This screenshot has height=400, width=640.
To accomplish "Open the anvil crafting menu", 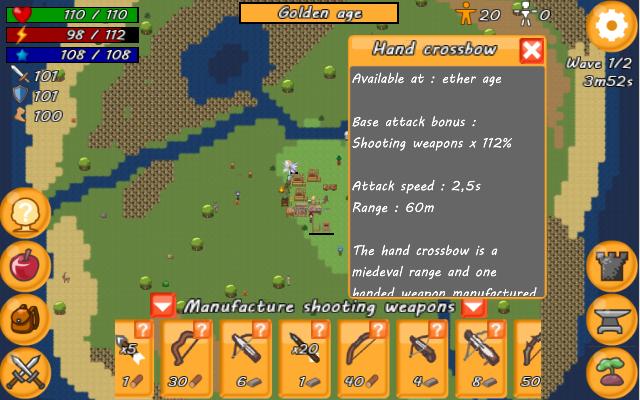I will tap(612, 318).
